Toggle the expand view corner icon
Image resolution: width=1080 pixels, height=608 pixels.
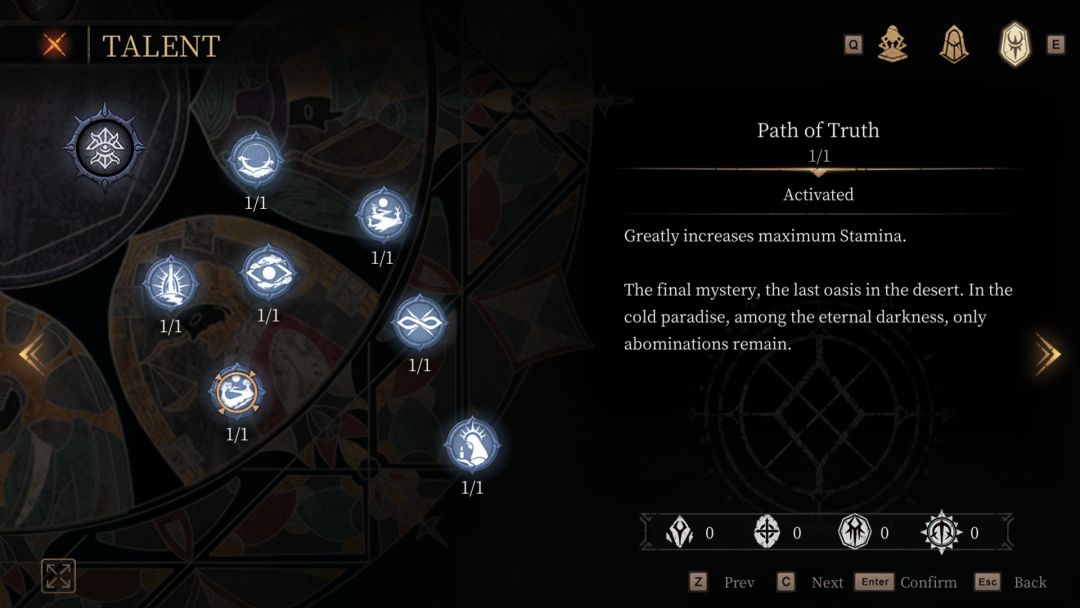[58, 575]
